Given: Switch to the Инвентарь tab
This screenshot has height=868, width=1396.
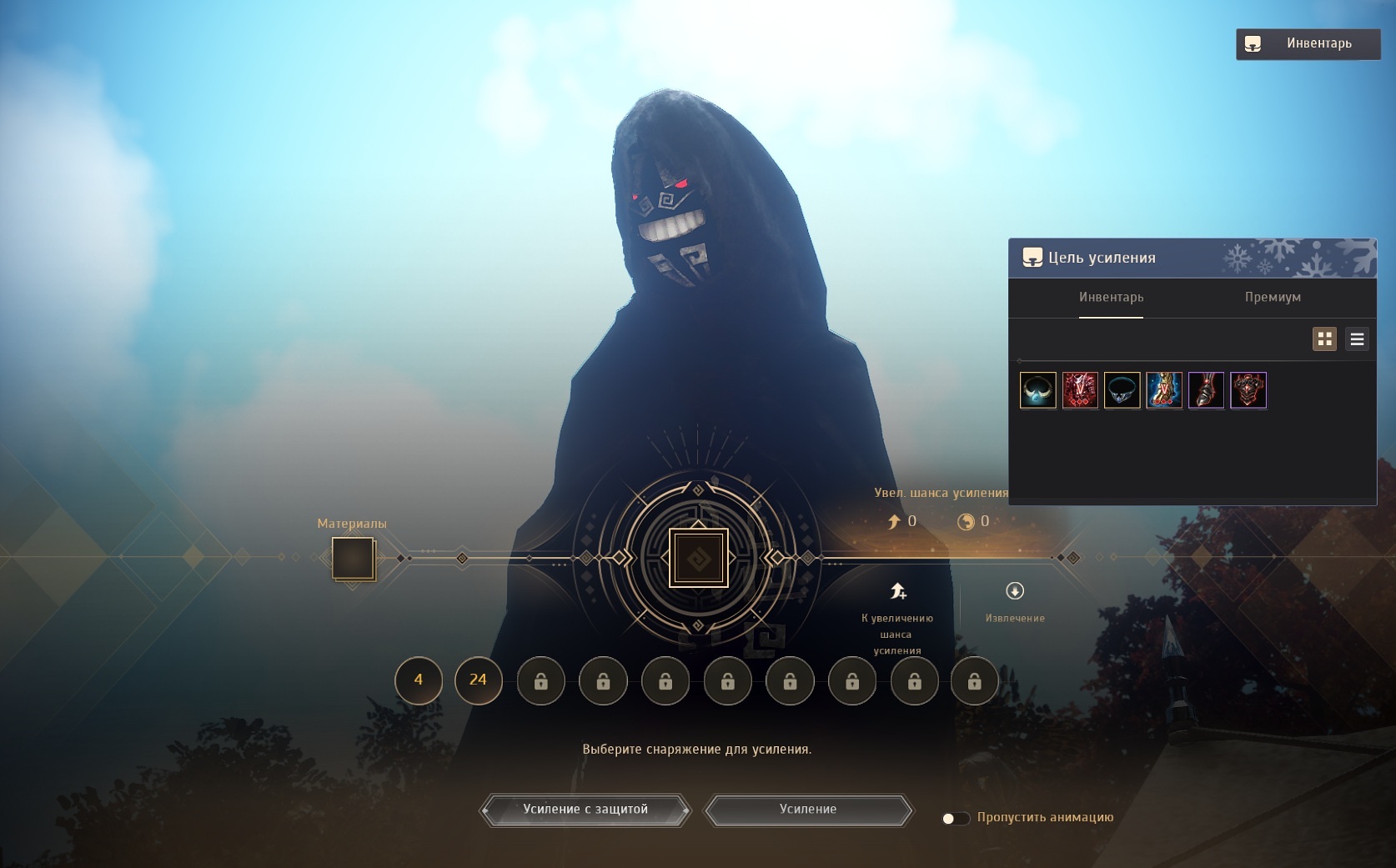Looking at the screenshot, I should [x=1111, y=297].
